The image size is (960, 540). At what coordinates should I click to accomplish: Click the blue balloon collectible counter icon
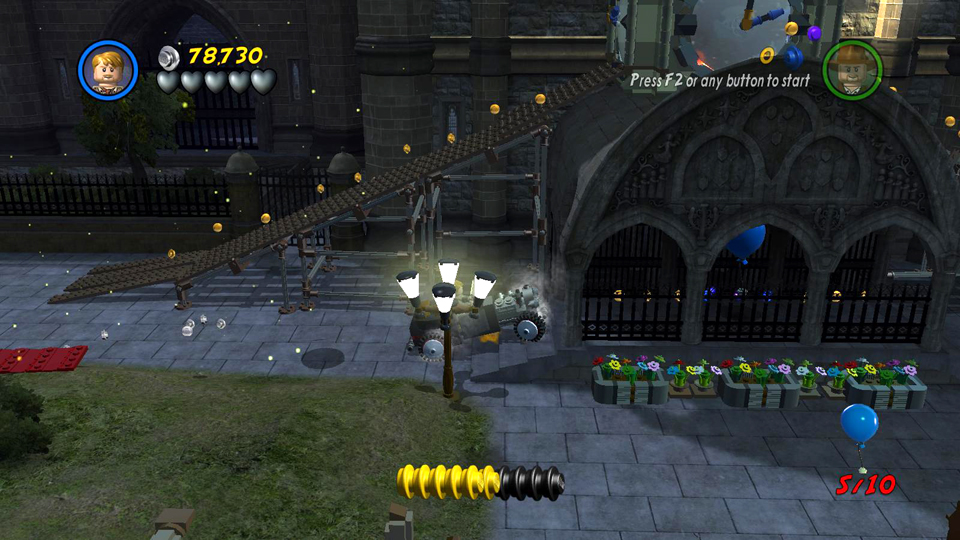(x=859, y=424)
